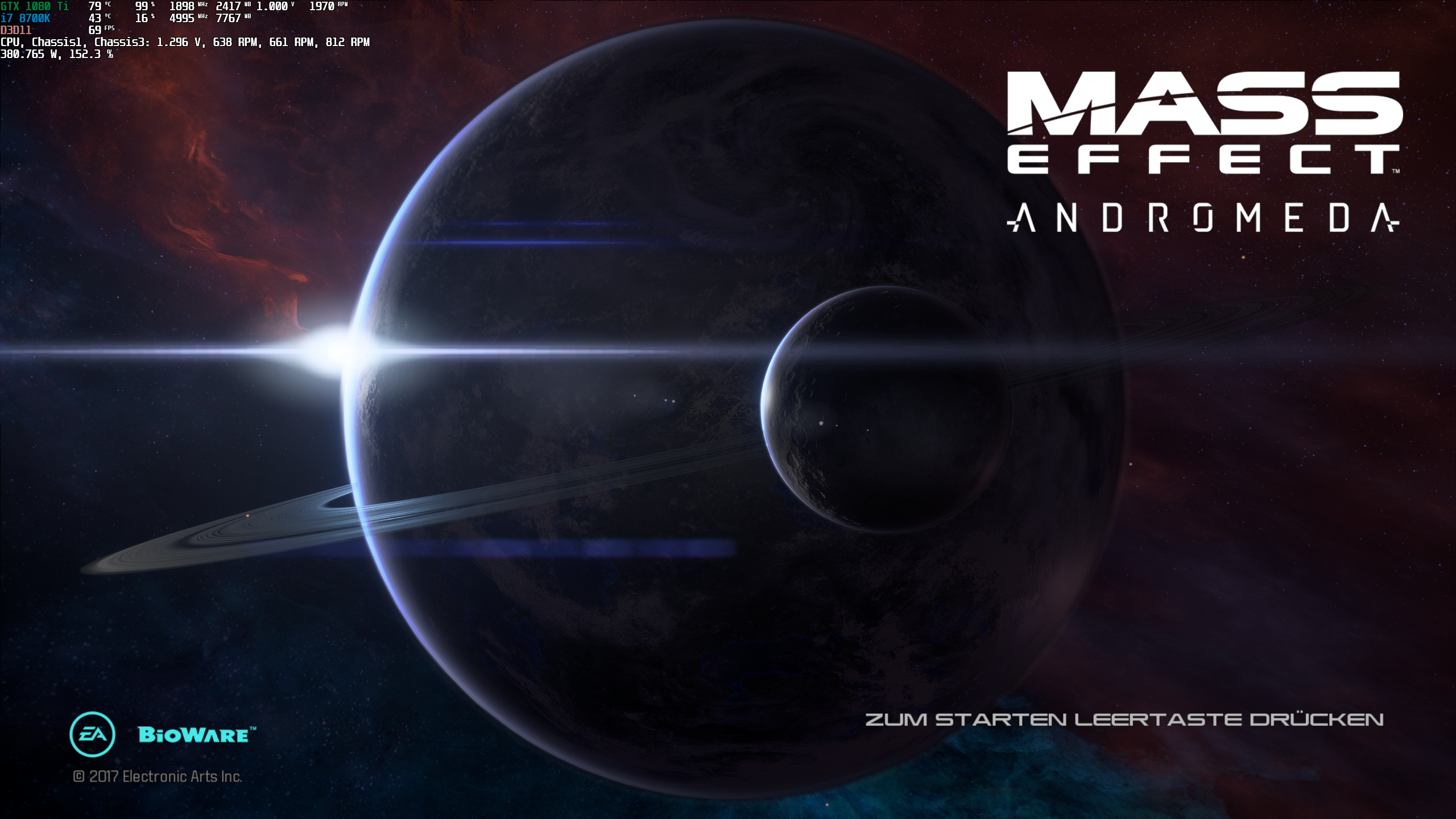The image size is (1456, 819).
Task: Click the 69 FPS counter
Action: [x=97, y=31]
